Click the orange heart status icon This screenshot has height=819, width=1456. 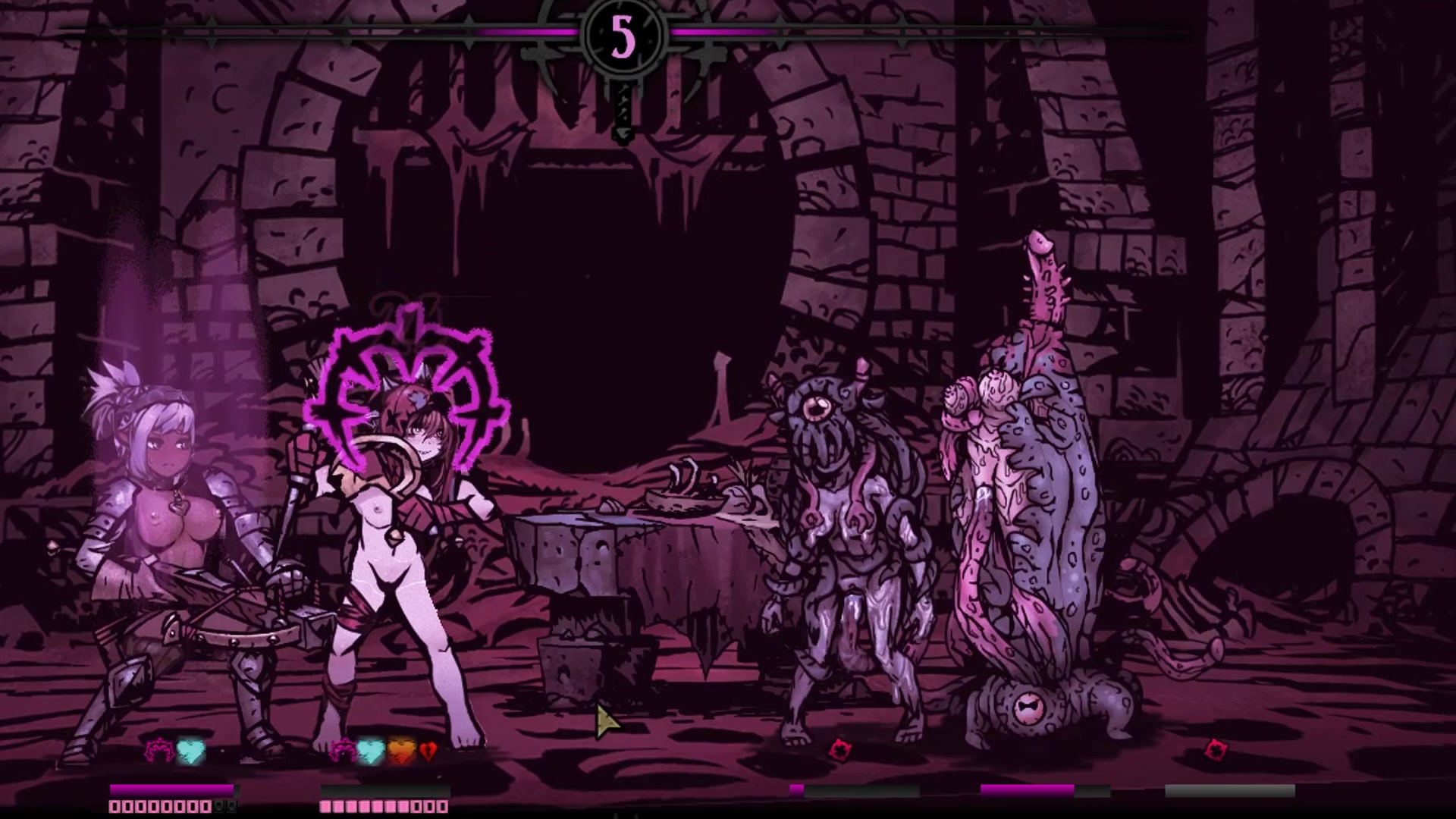(x=401, y=751)
